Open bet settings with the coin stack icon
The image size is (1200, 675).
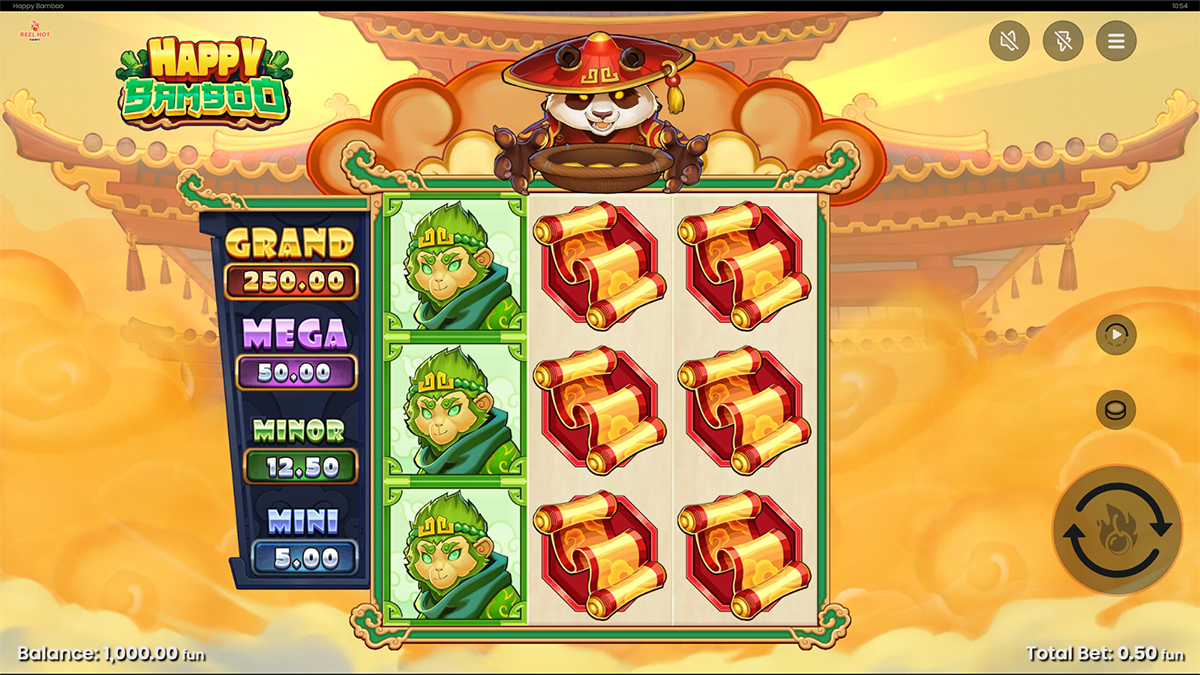1115,409
